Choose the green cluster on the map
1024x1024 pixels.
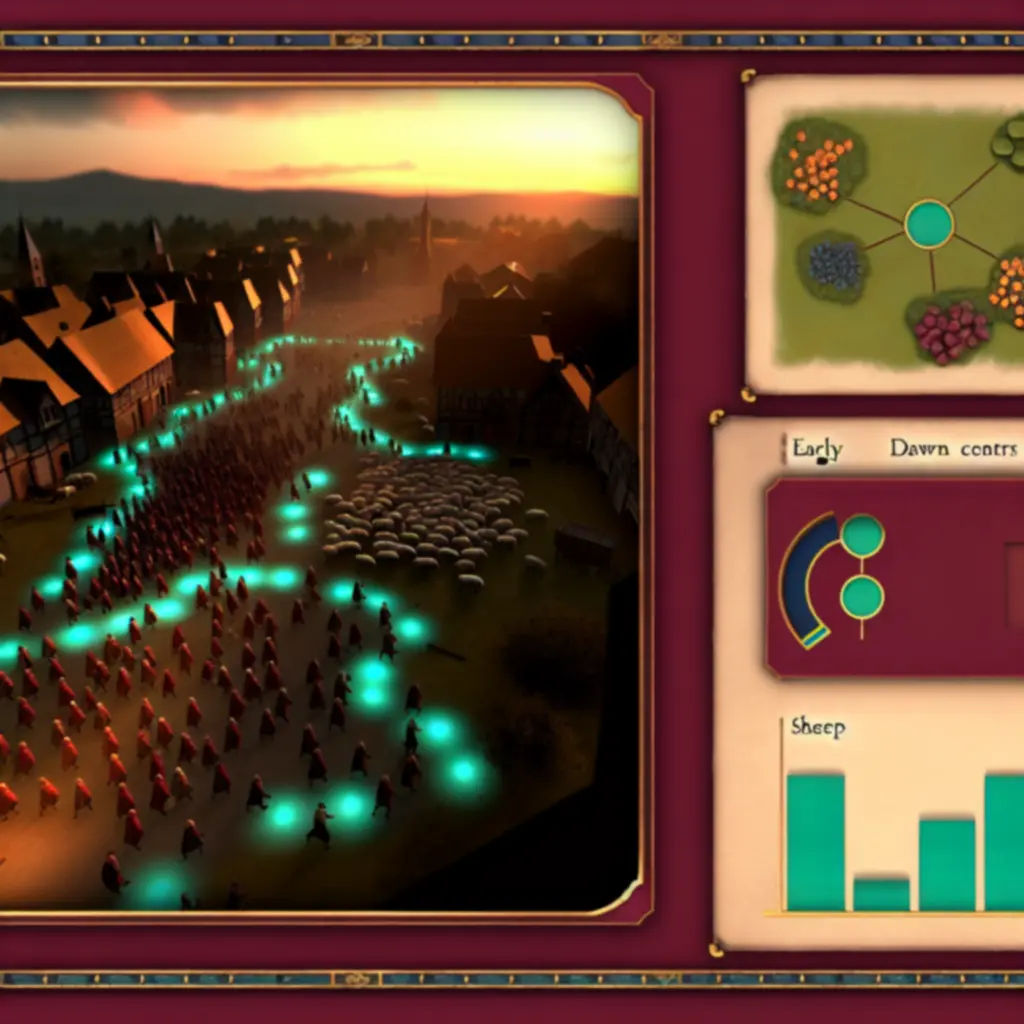[1010, 142]
